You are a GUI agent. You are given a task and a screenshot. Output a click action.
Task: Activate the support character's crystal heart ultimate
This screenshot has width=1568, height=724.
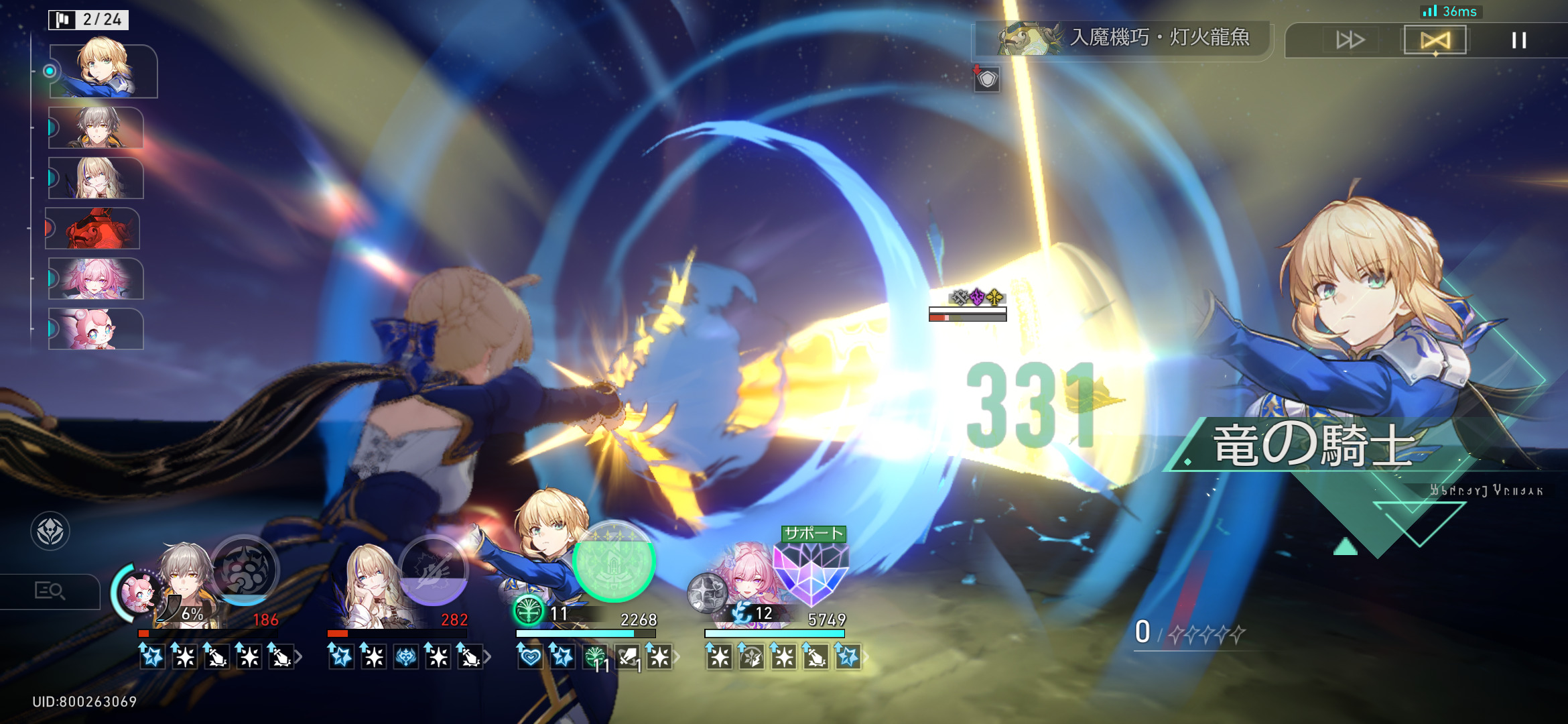point(811,570)
